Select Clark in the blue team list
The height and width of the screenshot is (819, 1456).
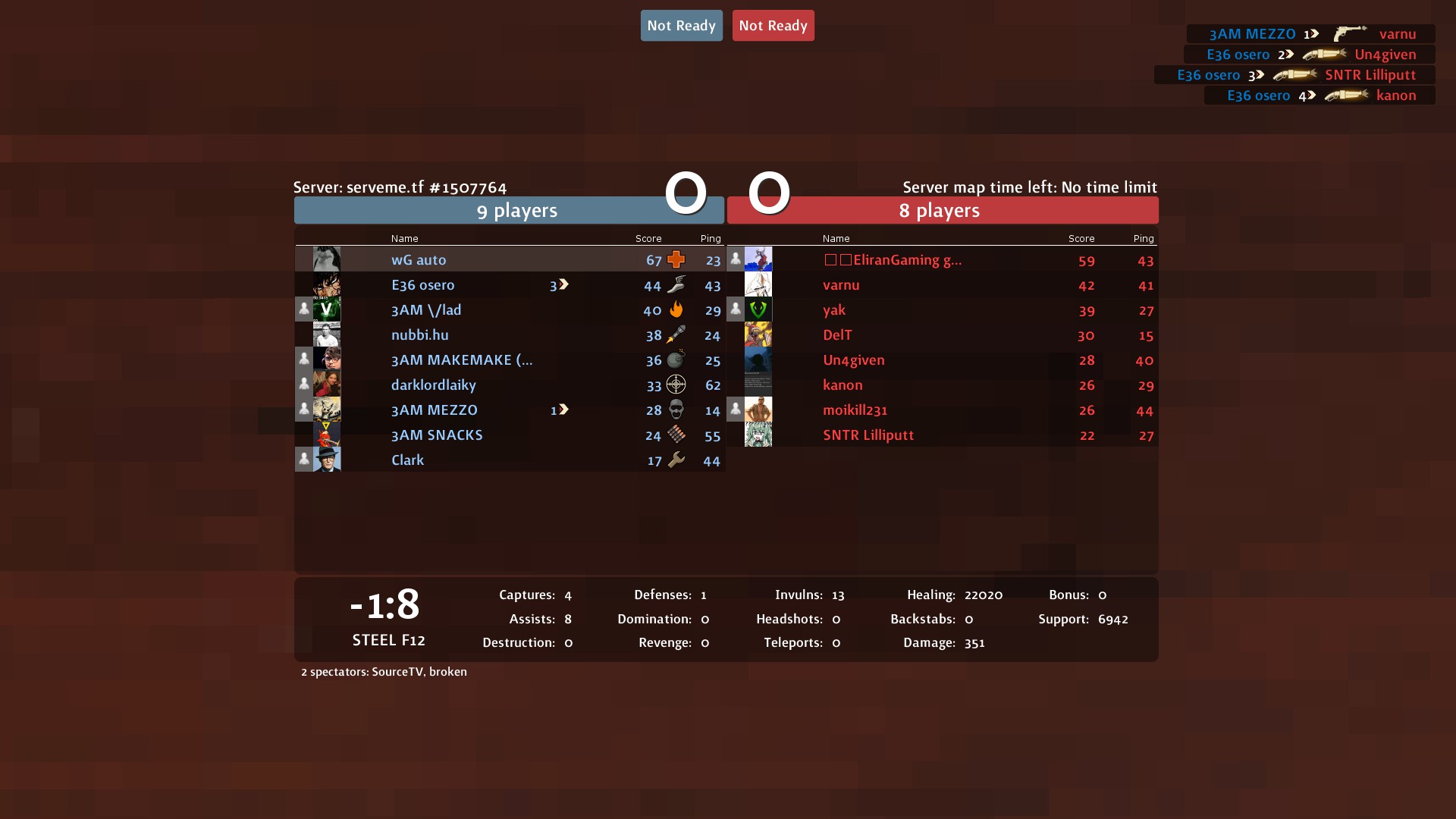click(408, 460)
